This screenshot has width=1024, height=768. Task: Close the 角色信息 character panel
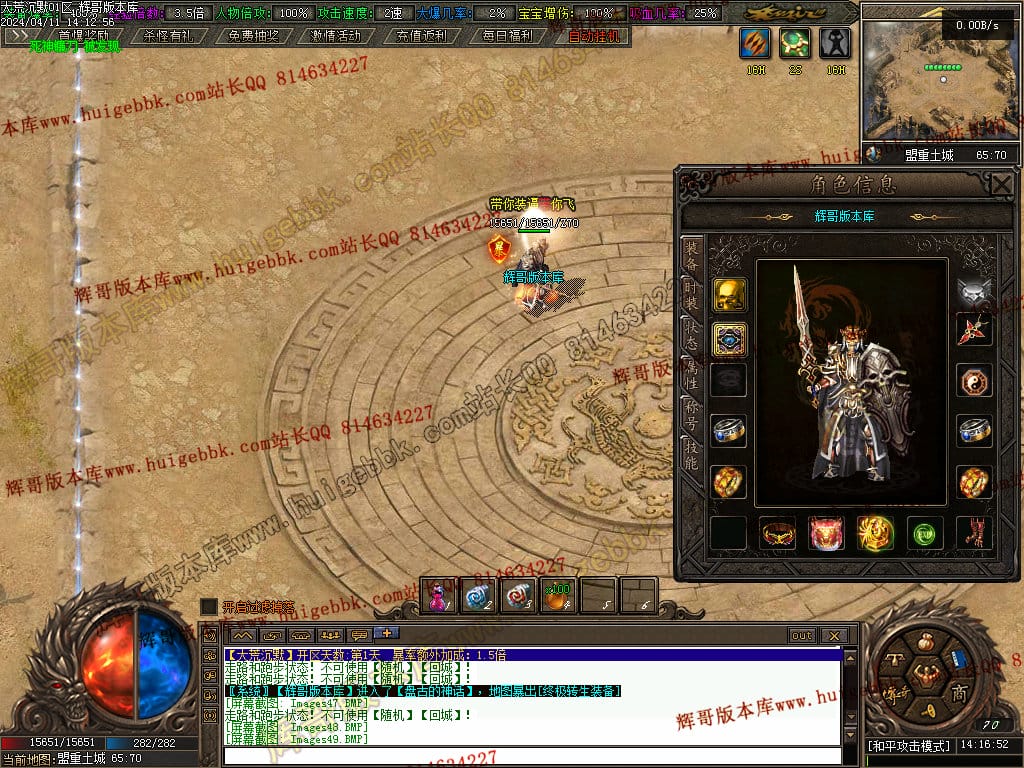[1001, 184]
